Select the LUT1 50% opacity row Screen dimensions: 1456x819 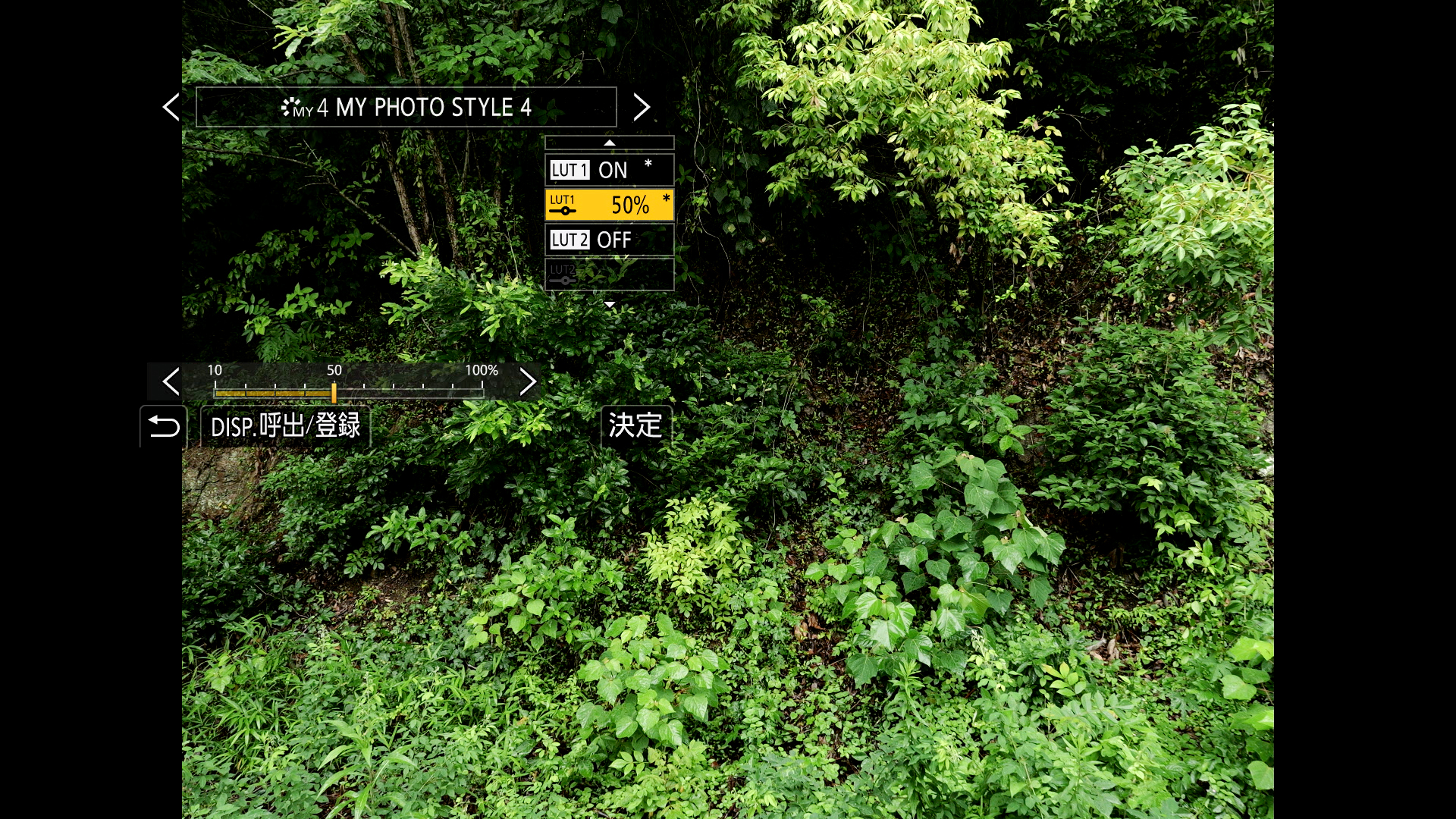tap(609, 205)
